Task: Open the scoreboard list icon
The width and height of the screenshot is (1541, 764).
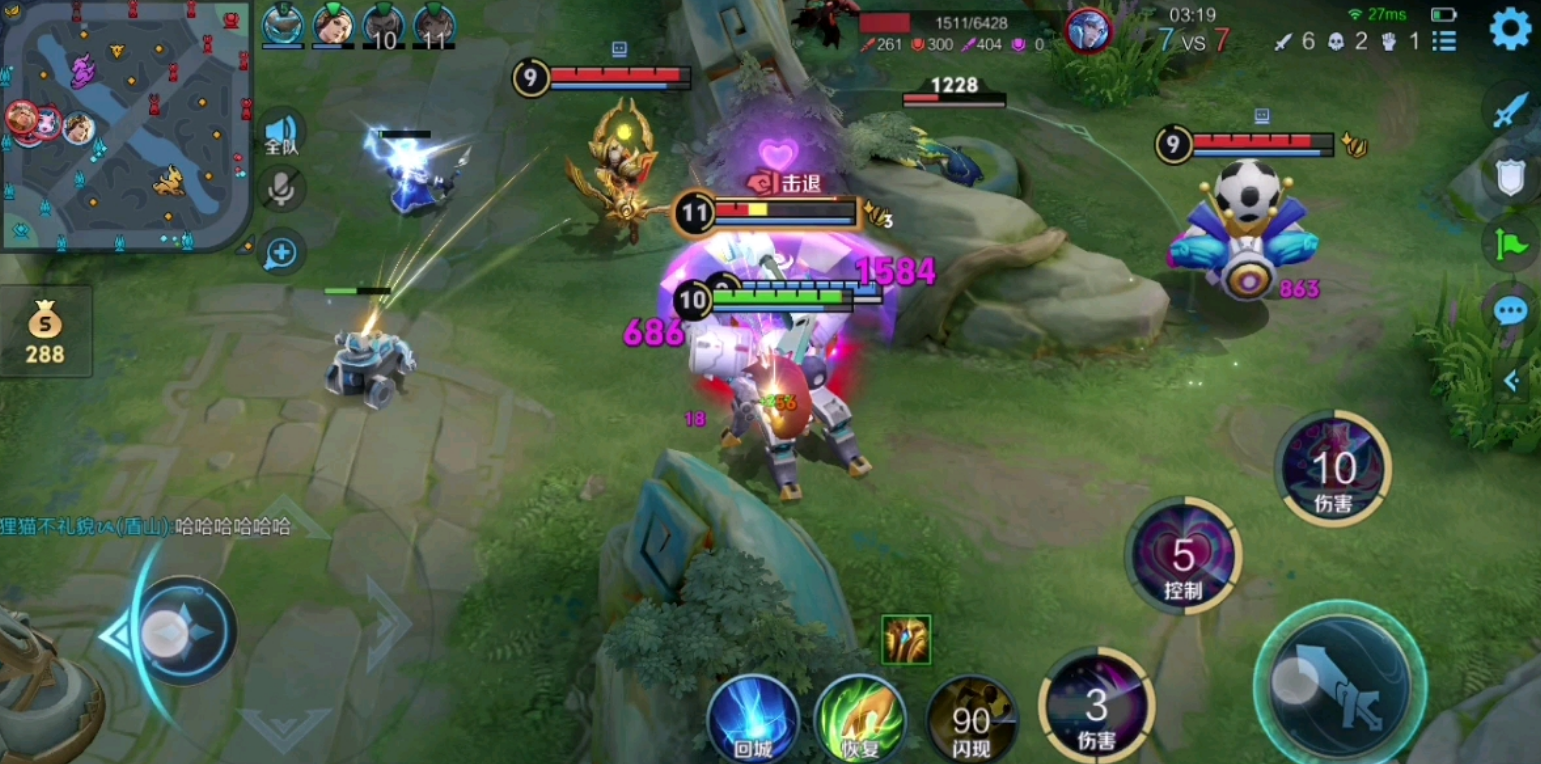Action: (x=1444, y=41)
